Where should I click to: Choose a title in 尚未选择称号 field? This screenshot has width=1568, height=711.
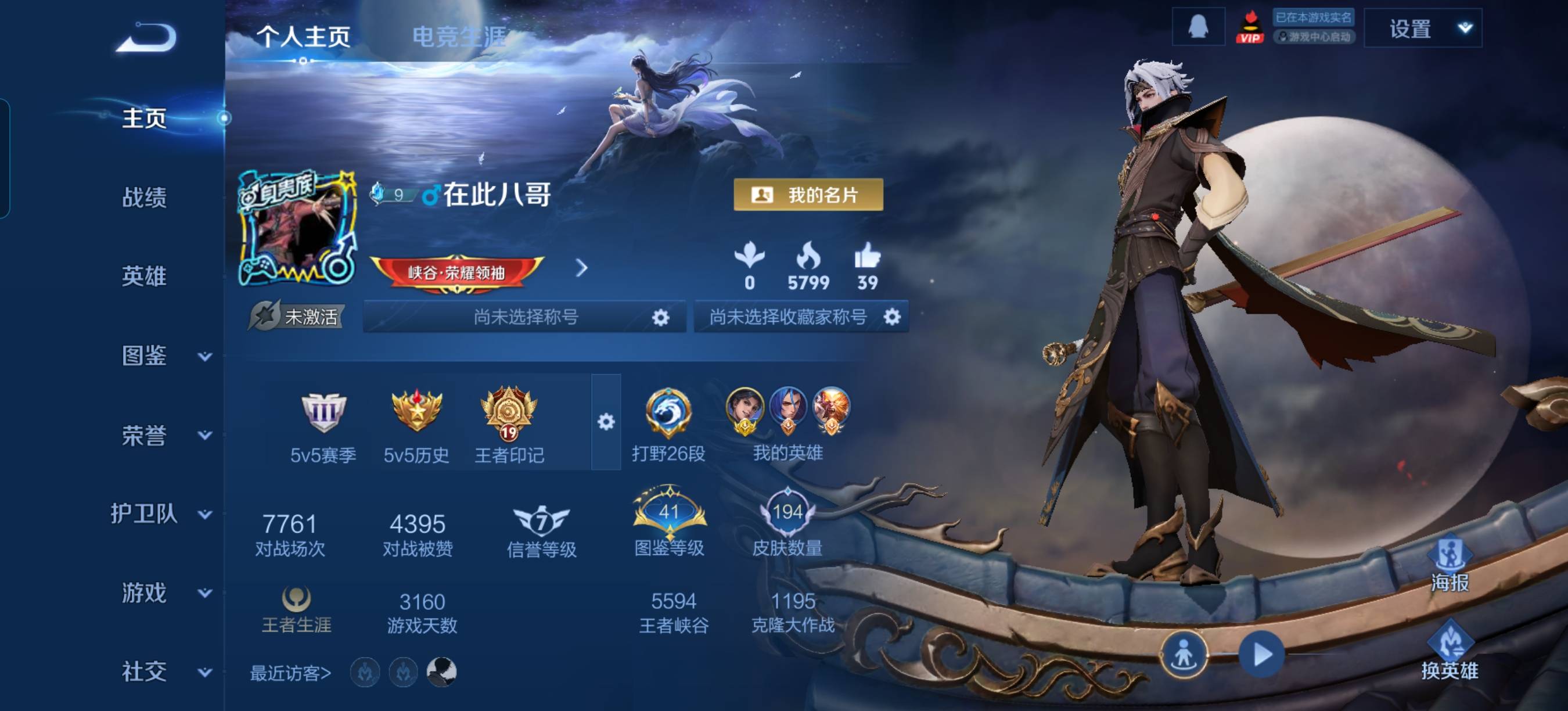524,317
